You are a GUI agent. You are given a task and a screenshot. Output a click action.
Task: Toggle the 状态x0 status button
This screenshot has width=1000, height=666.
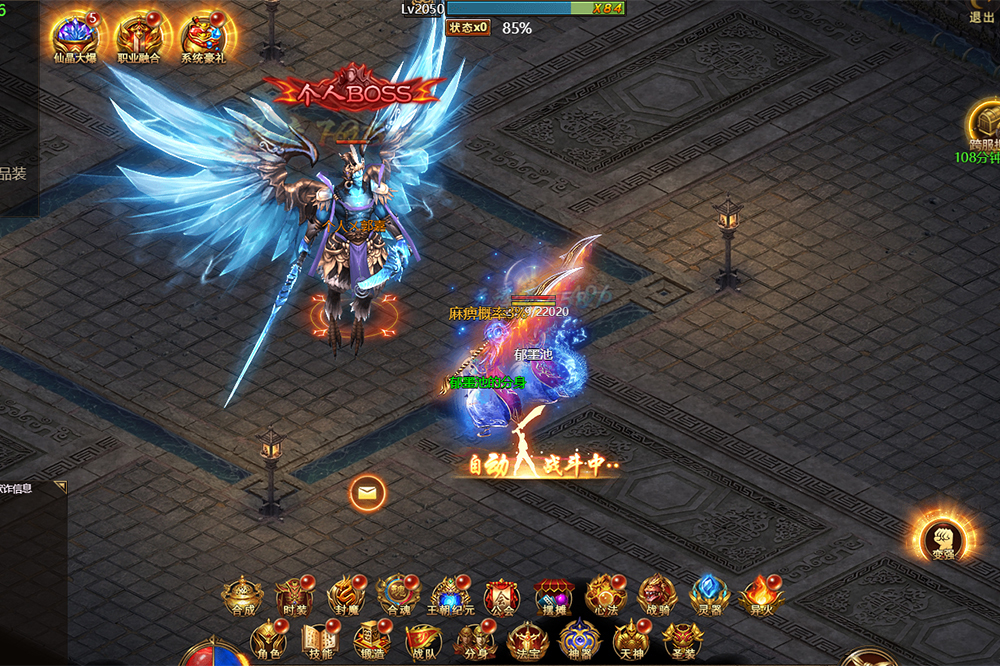pos(469,27)
